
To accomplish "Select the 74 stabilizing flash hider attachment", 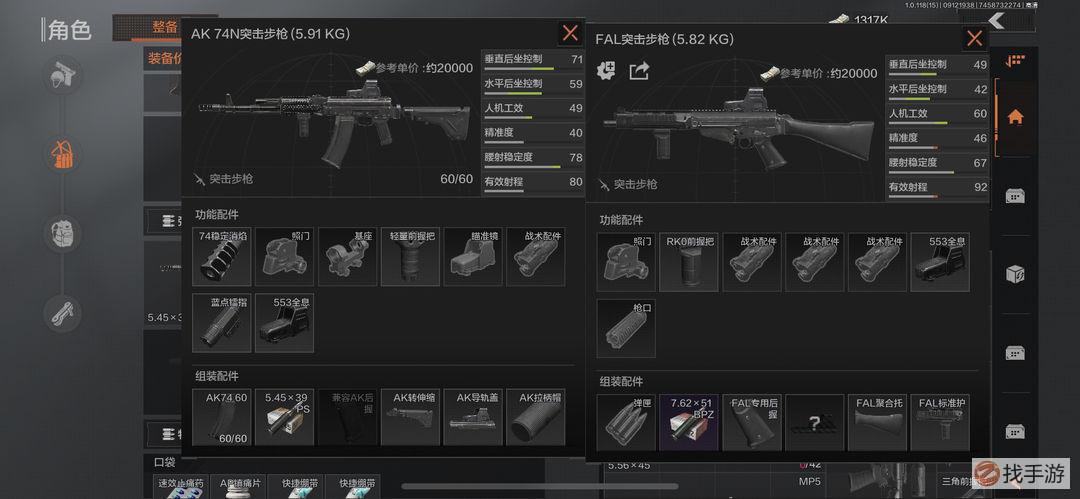I will pos(222,257).
